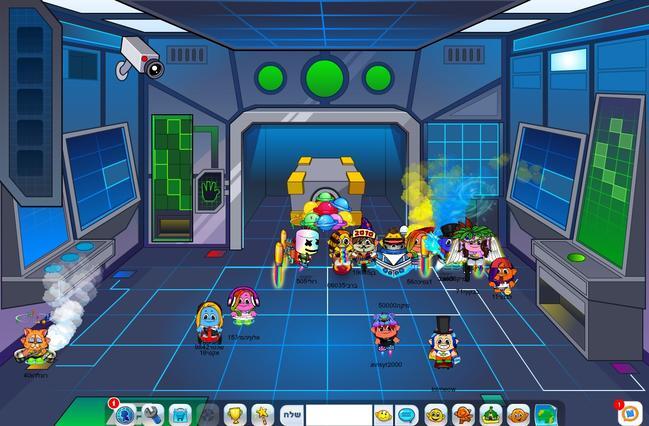Open the blue shopping bag icon
Viewport: 649px width, 426px height.
180,414
